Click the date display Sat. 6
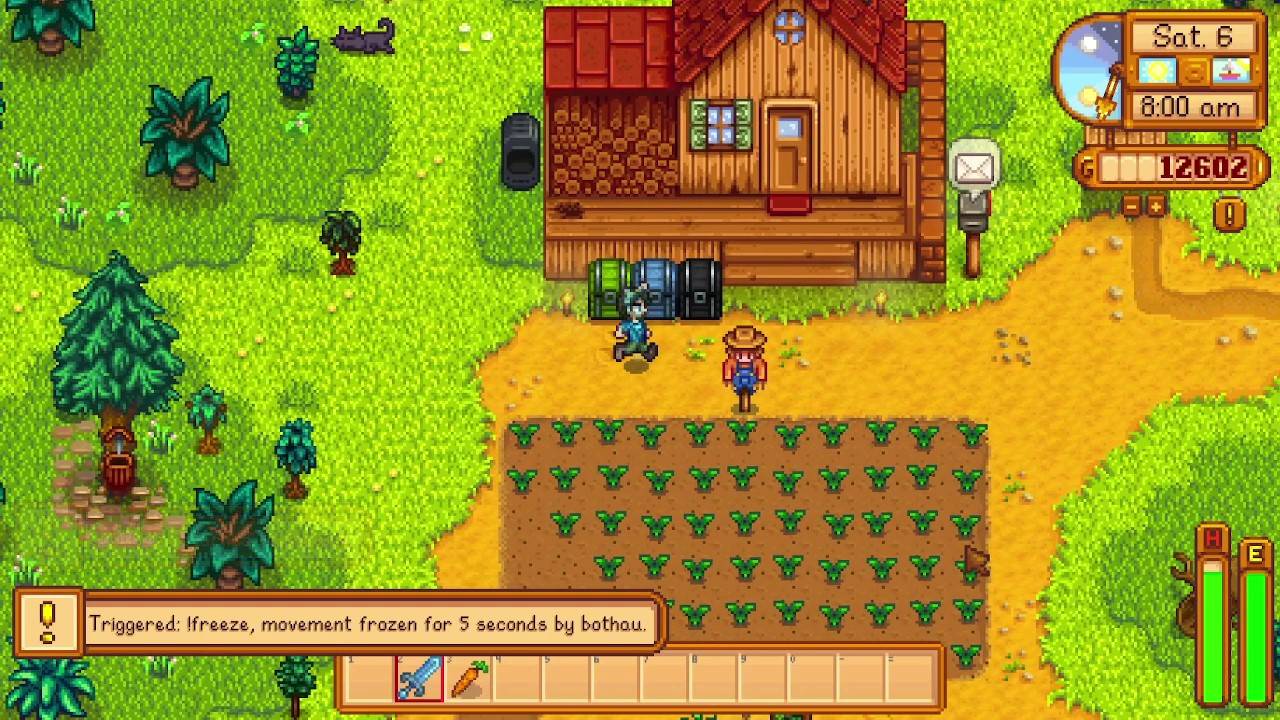Screen dimensions: 1280x720 [1192, 36]
